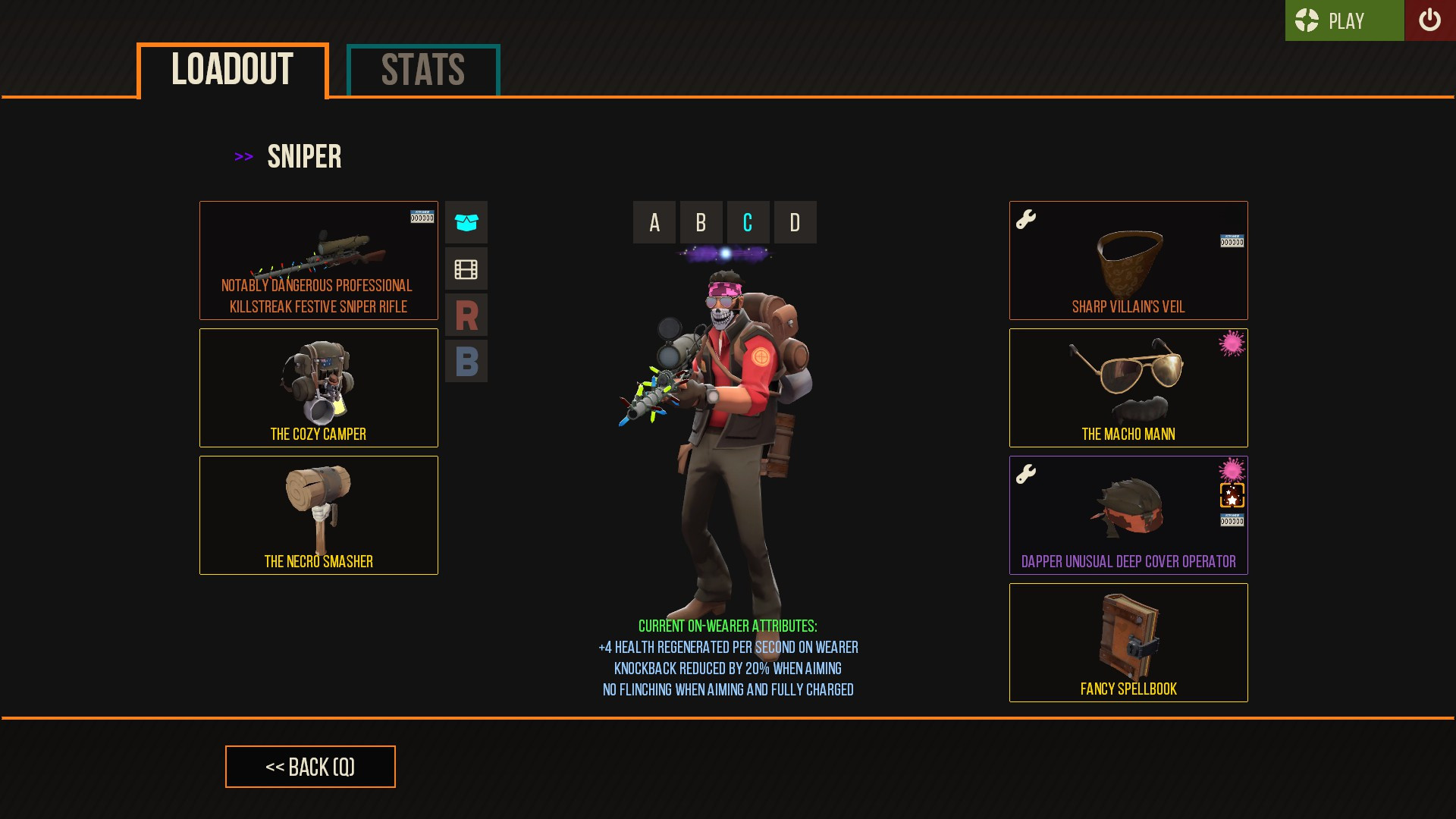
Task: Click the Back (Q) button
Action: (x=309, y=767)
